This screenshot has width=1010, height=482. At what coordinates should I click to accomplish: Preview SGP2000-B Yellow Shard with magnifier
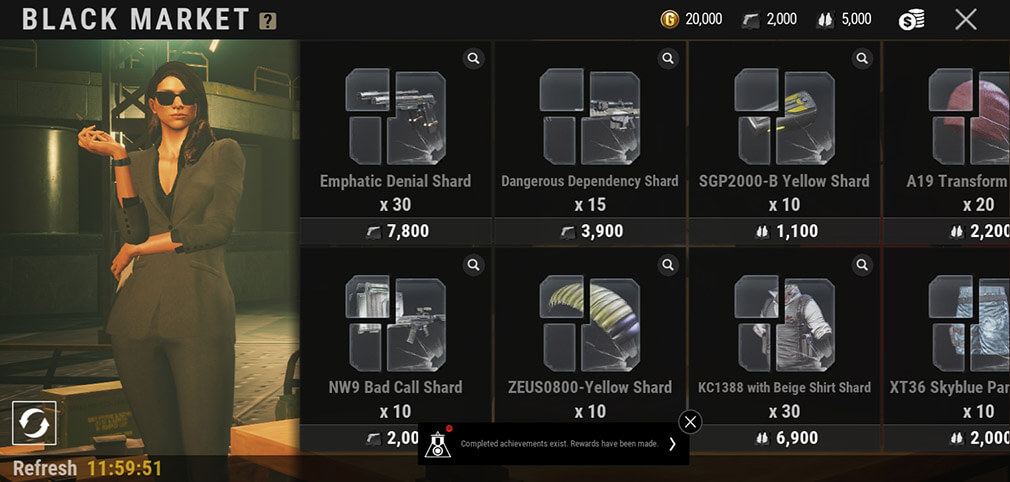tap(862, 59)
